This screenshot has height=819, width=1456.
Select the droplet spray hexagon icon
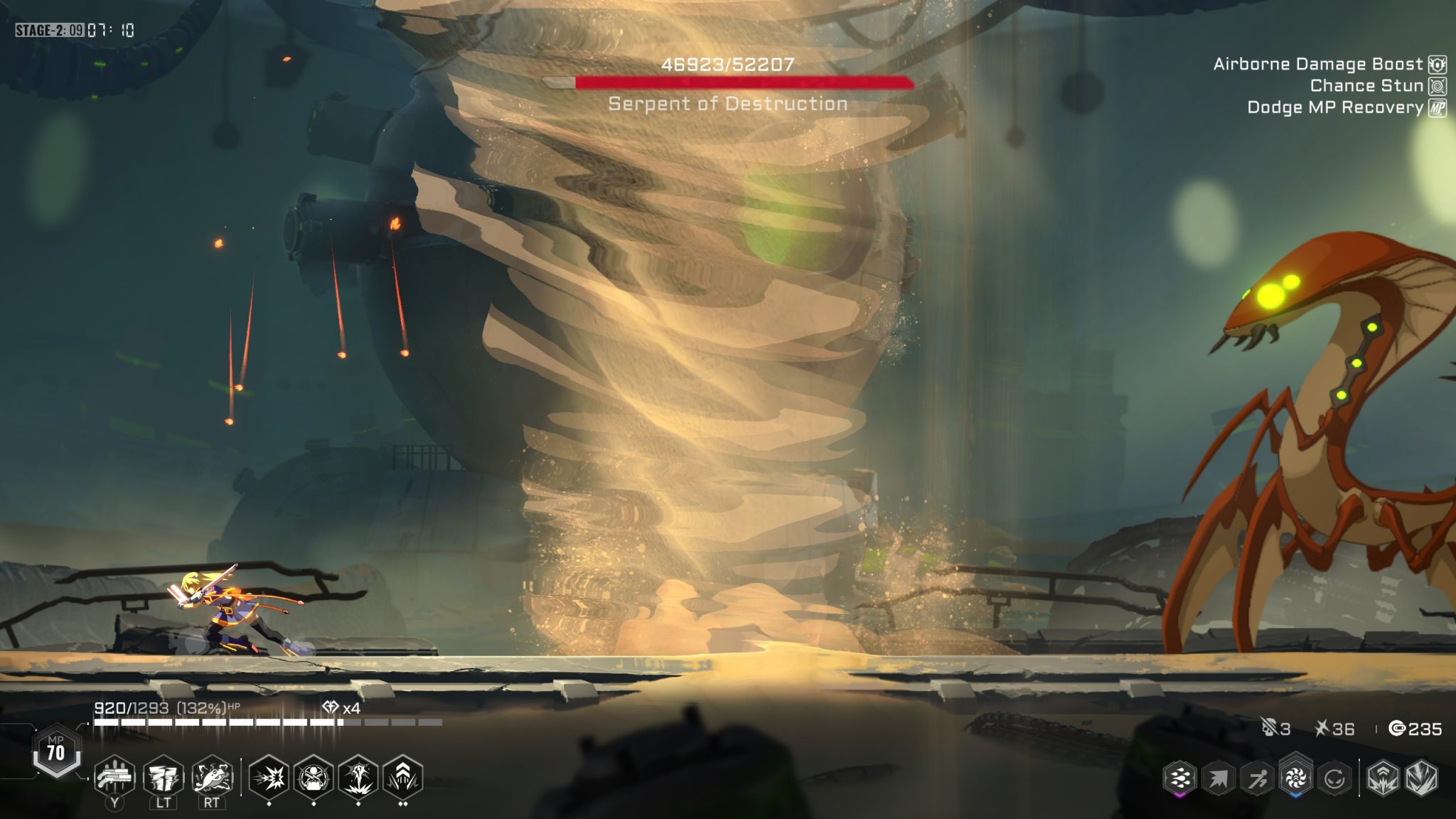coord(1179,778)
